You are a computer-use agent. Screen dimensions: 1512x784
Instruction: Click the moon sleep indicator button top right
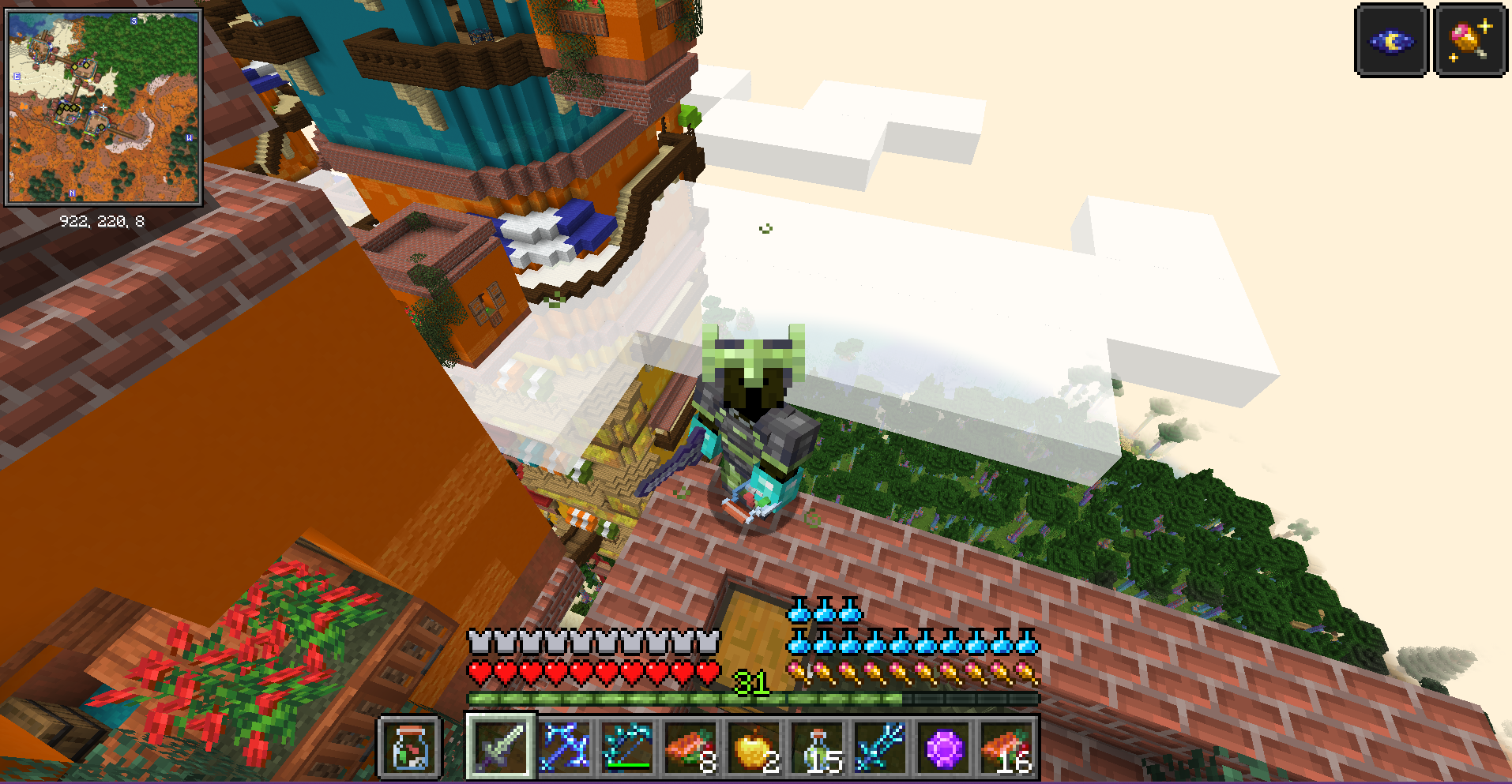pyautogui.click(x=1391, y=40)
